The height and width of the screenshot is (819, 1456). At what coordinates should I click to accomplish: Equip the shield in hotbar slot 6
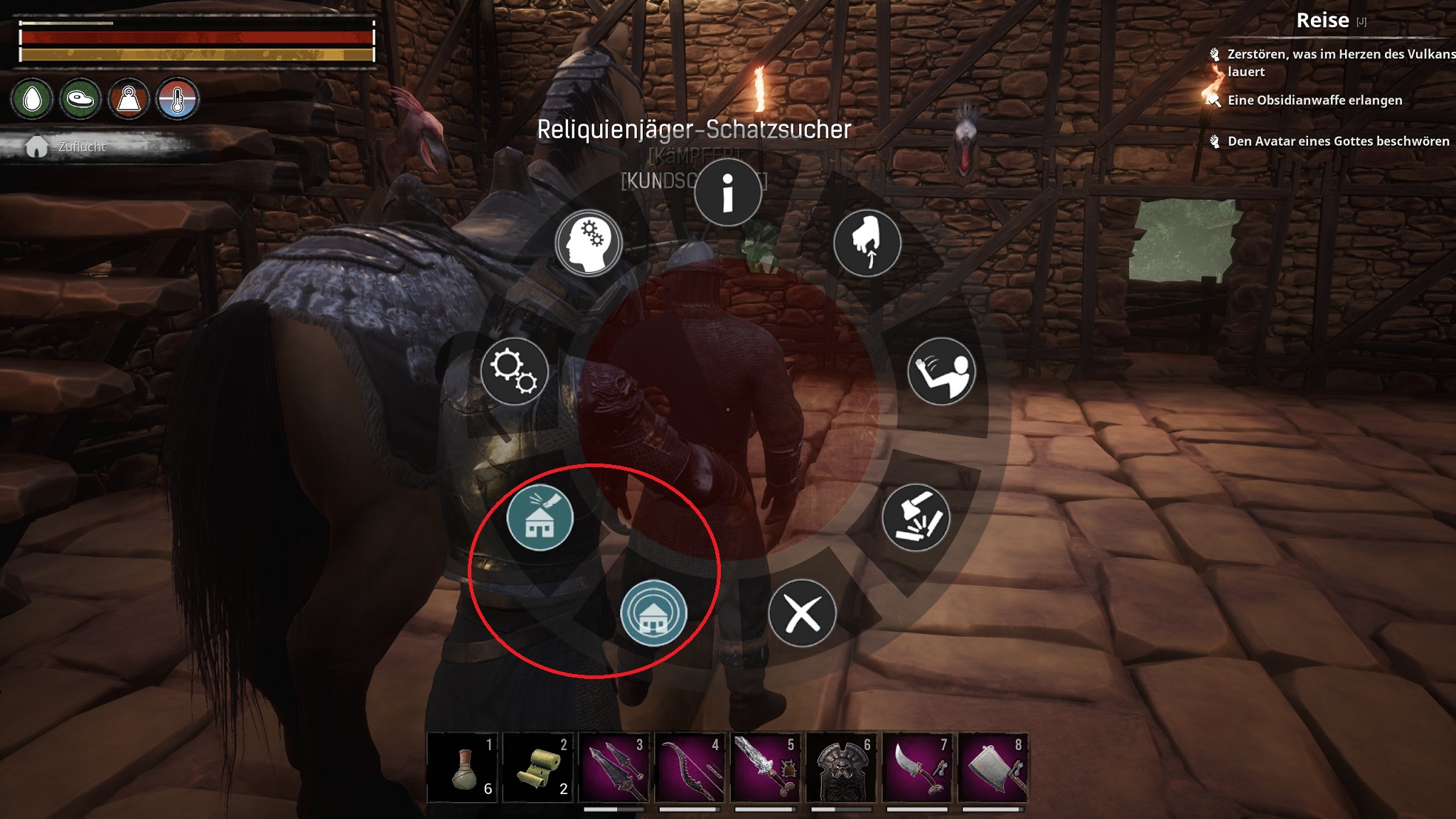(x=842, y=768)
